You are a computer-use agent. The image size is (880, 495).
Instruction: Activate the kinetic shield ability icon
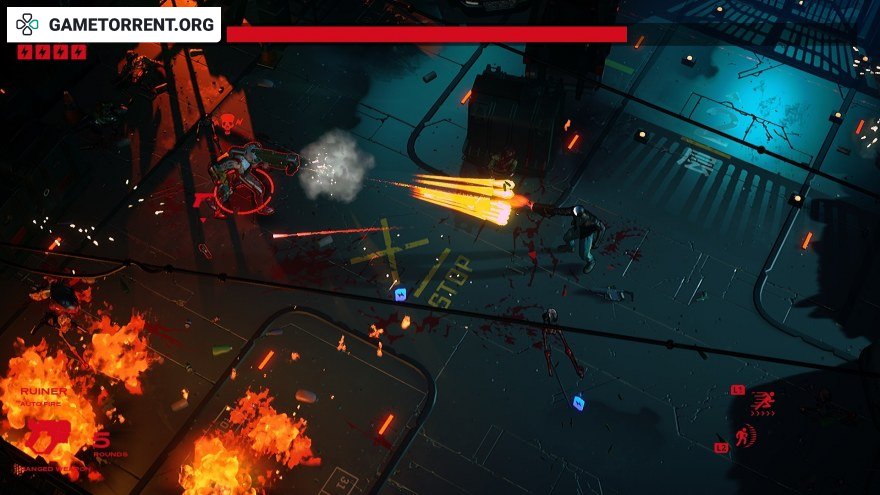coord(745,436)
